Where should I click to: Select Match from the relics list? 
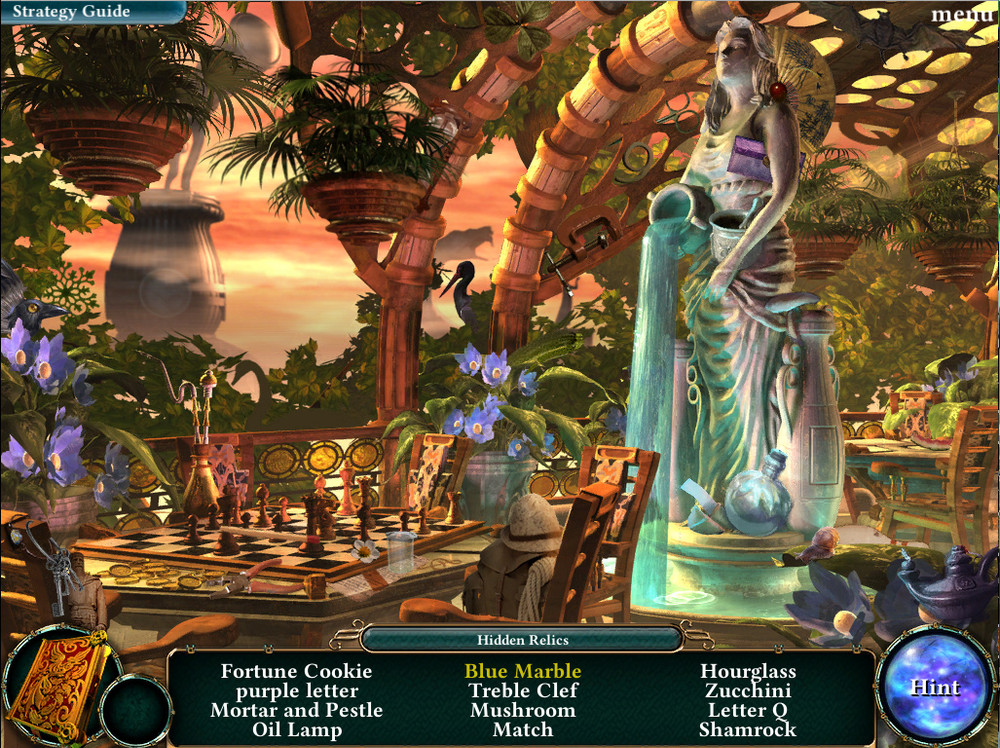pos(522,730)
